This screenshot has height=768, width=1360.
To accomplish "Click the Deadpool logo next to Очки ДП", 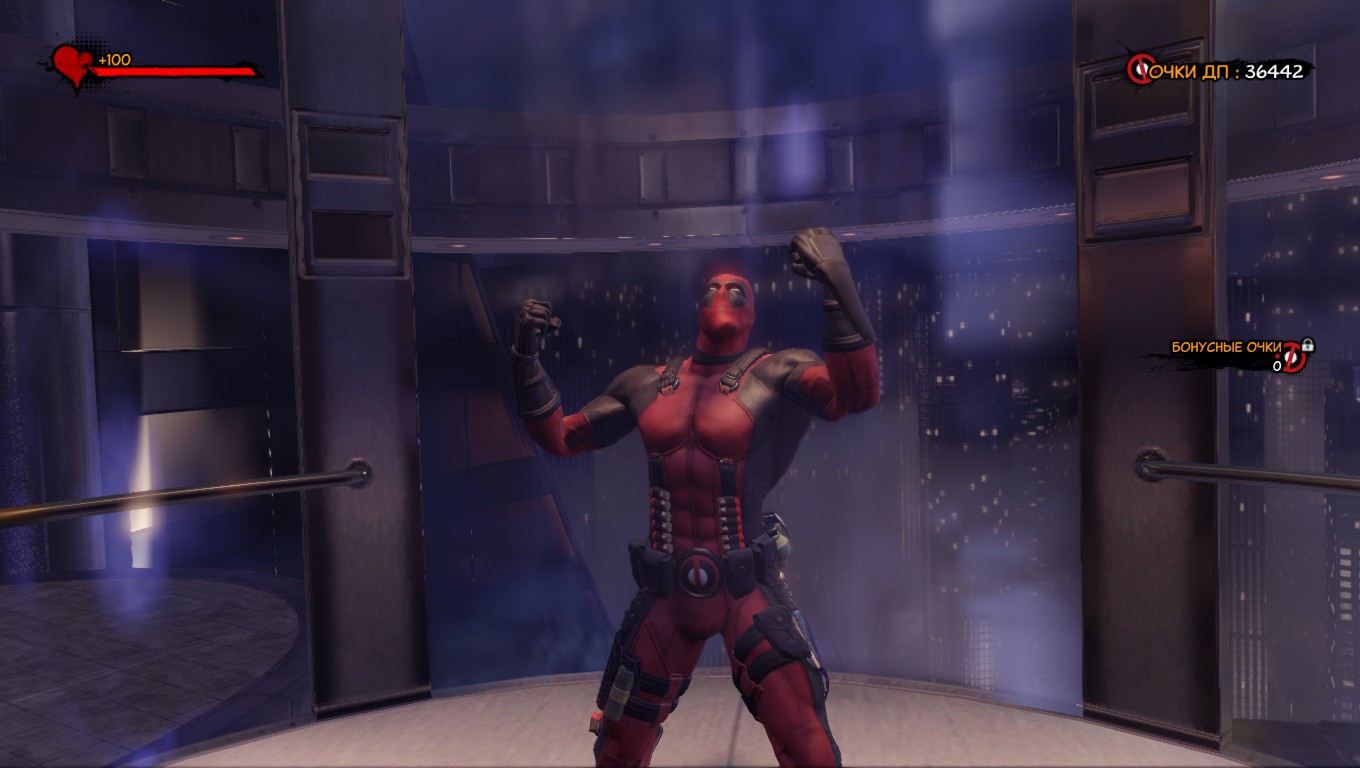I will [1140, 69].
